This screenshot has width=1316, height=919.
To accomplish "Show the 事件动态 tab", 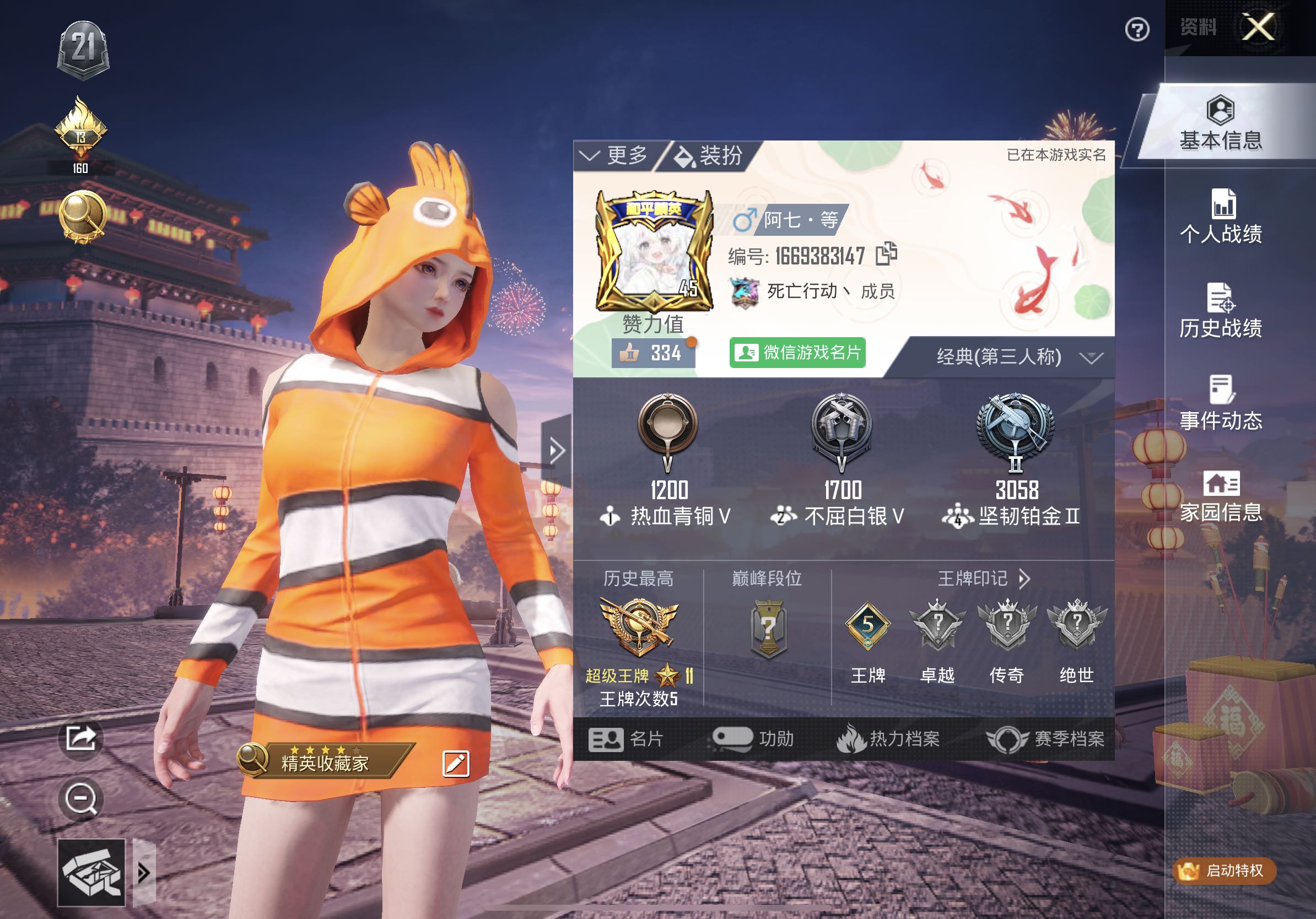I will tap(1221, 404).
